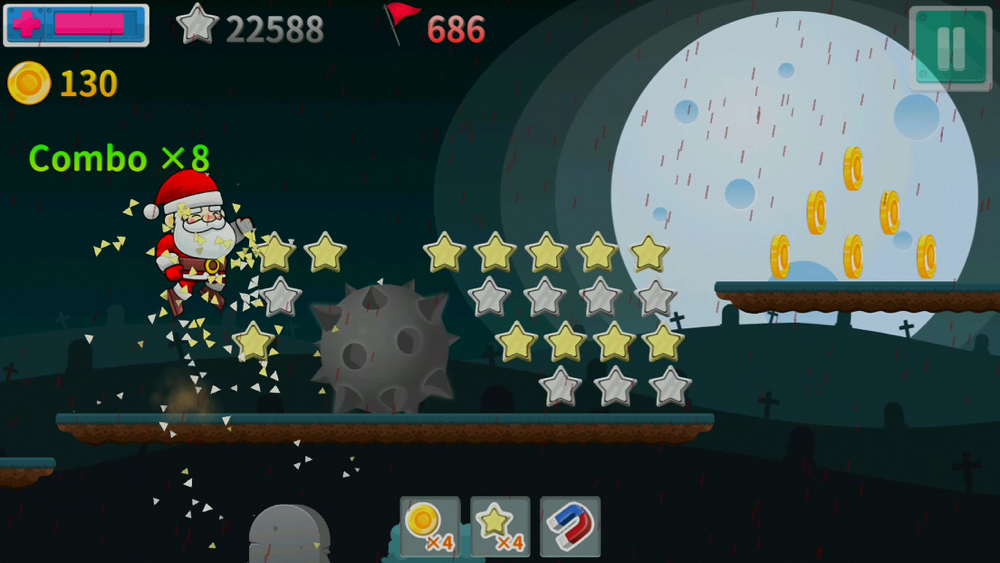Pause the game with the green button
The width and height of the screenshot is (1000, 563).
(x=950, y=46)
